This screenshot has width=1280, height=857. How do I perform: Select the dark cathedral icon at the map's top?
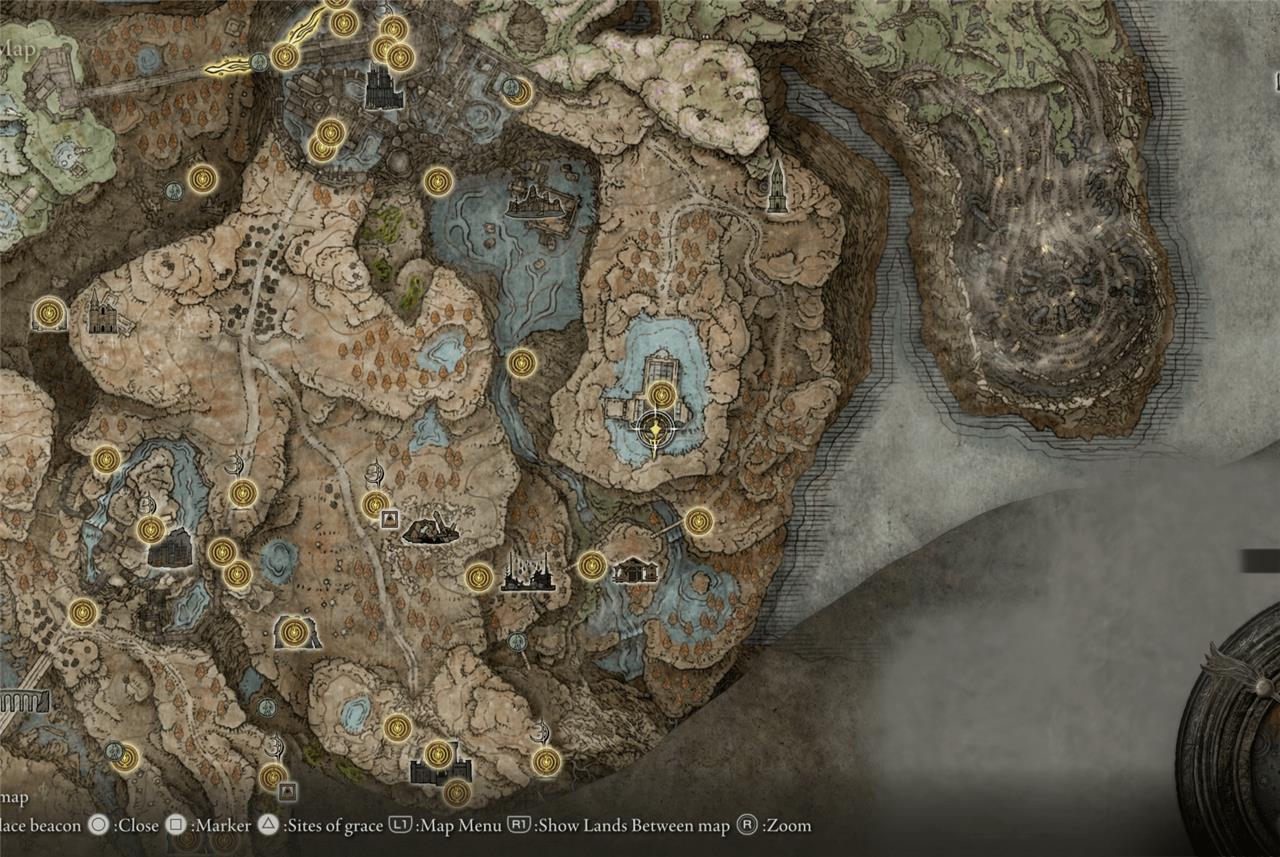point(383,90)
